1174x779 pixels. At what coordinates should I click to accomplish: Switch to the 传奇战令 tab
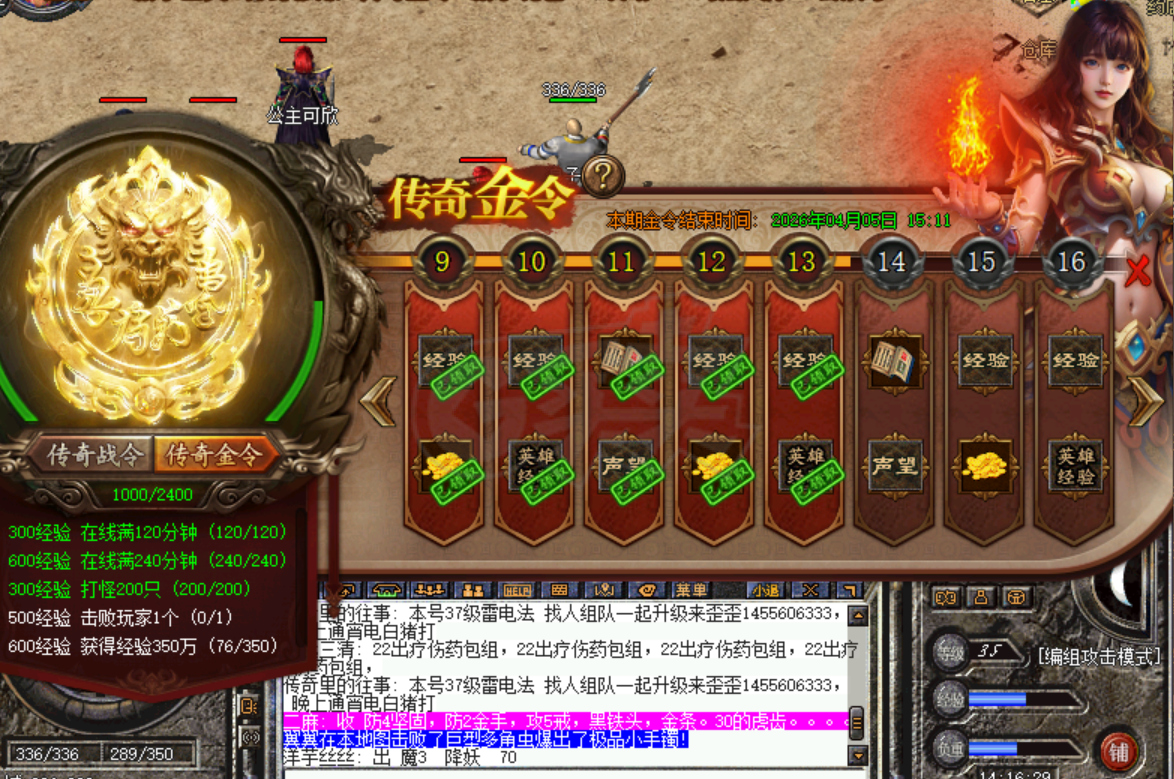[95, 455]
